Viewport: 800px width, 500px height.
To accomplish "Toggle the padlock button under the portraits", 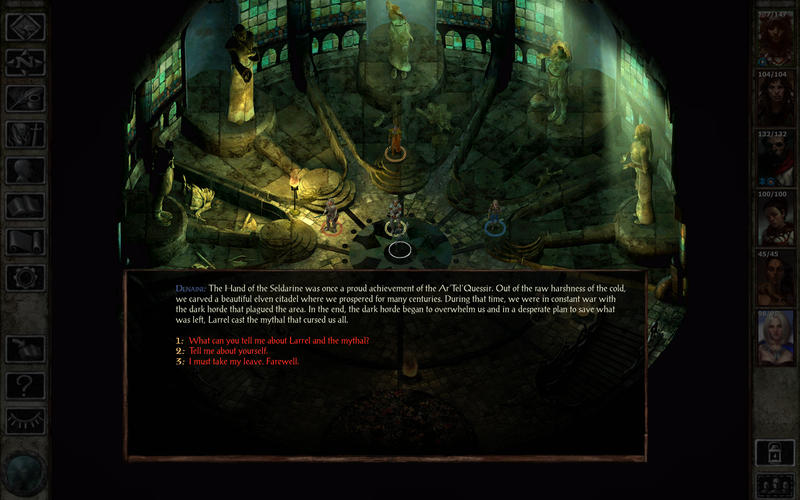I will [776, 451].
